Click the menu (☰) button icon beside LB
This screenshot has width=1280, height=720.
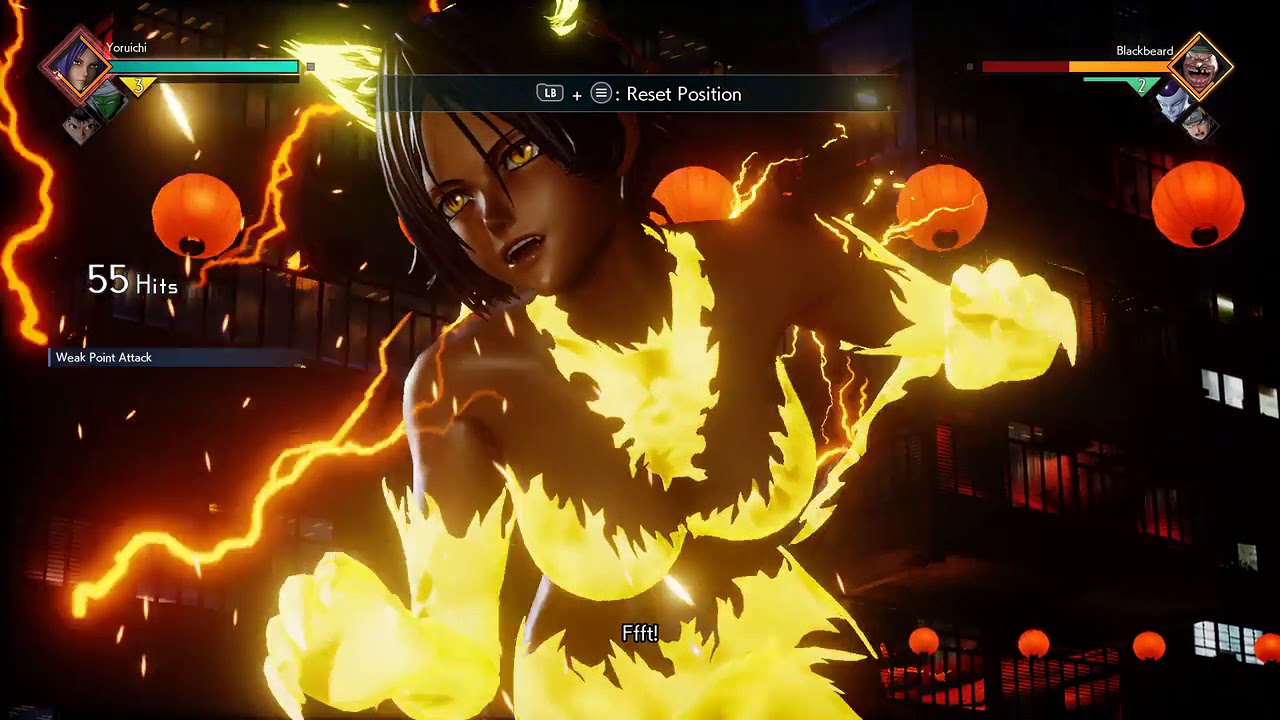point(600,93)
